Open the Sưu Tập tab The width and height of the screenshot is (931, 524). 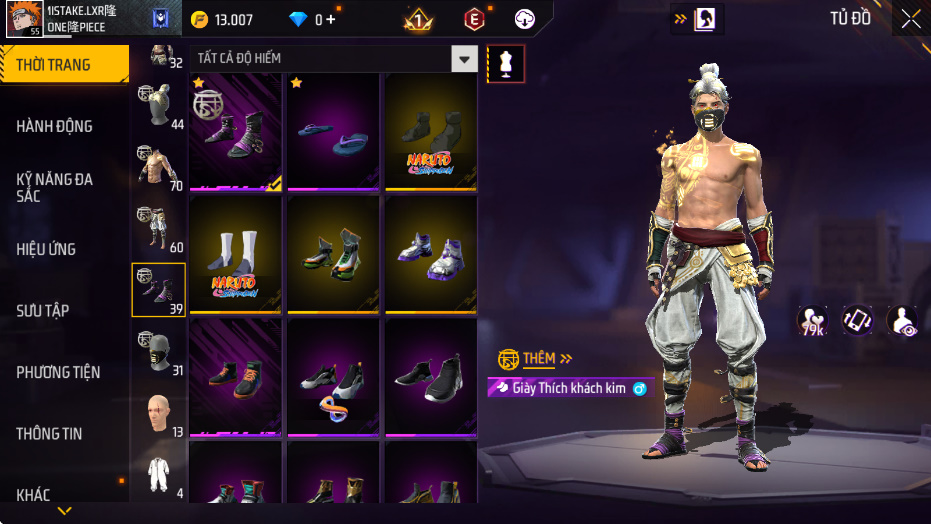click(x=43, y=310)
